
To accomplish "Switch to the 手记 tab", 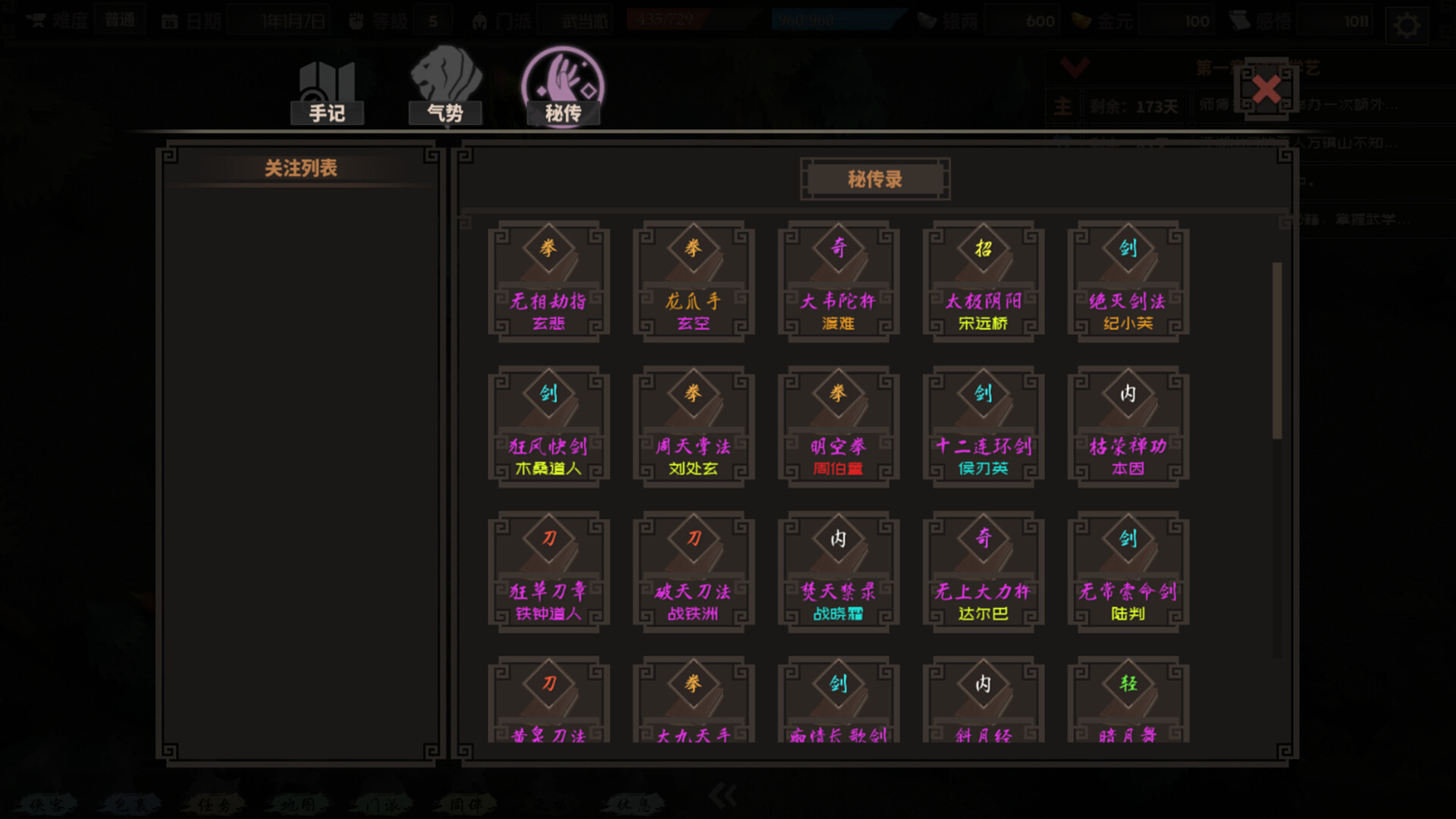I will click(326, 112).
